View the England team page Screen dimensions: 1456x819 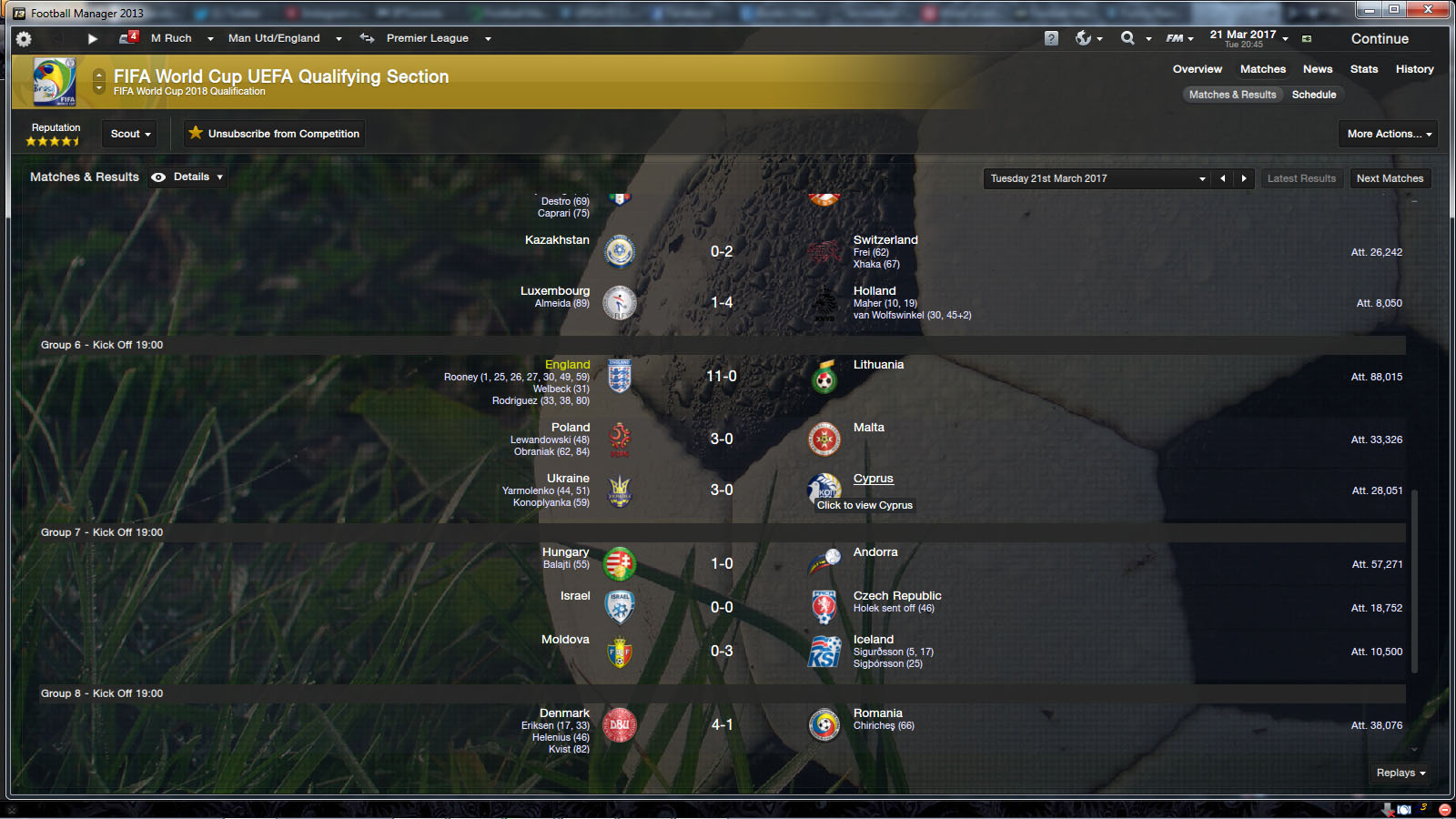pos(567,365)
